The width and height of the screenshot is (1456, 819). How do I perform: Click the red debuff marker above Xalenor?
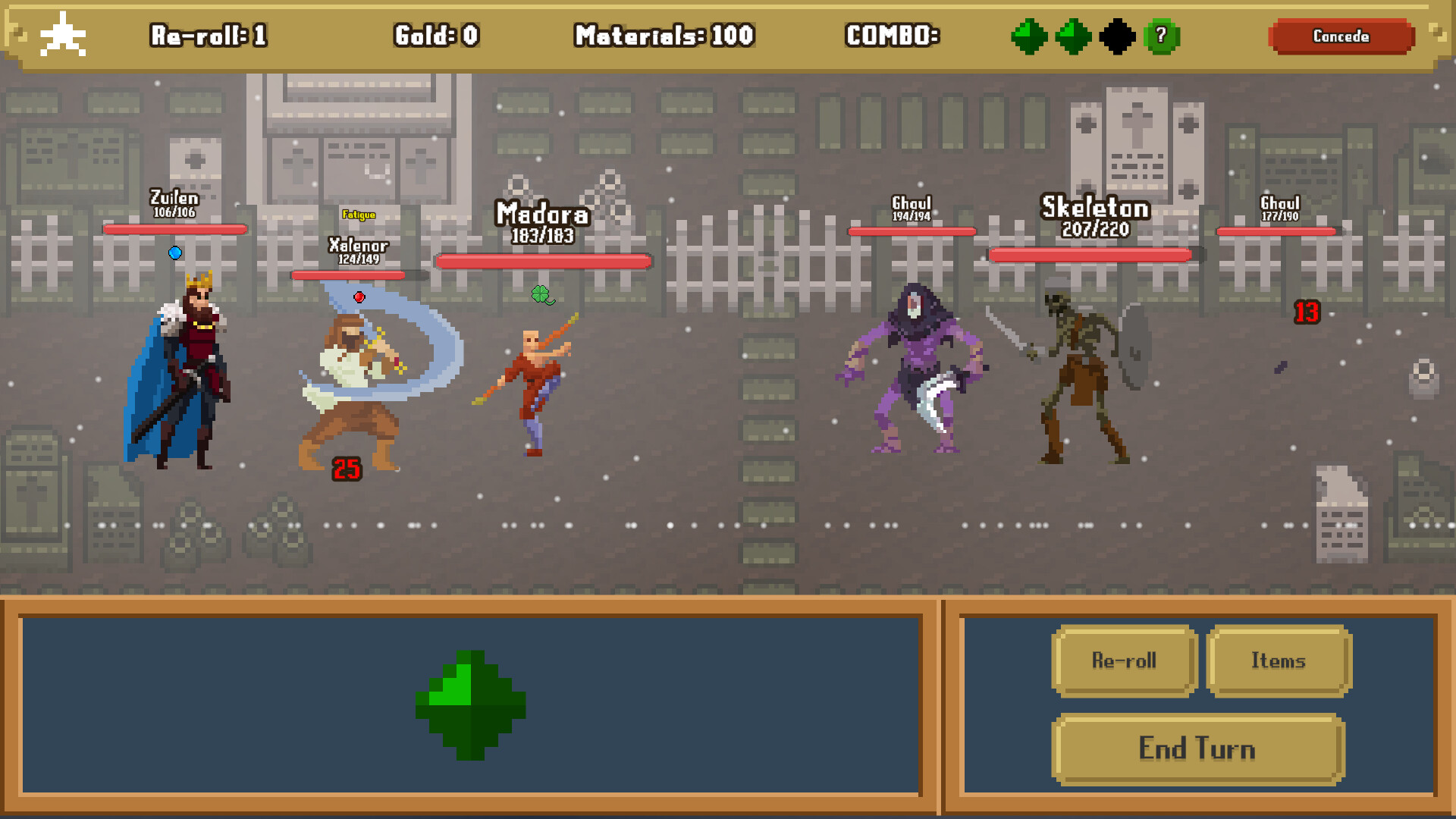click(359, 297)
